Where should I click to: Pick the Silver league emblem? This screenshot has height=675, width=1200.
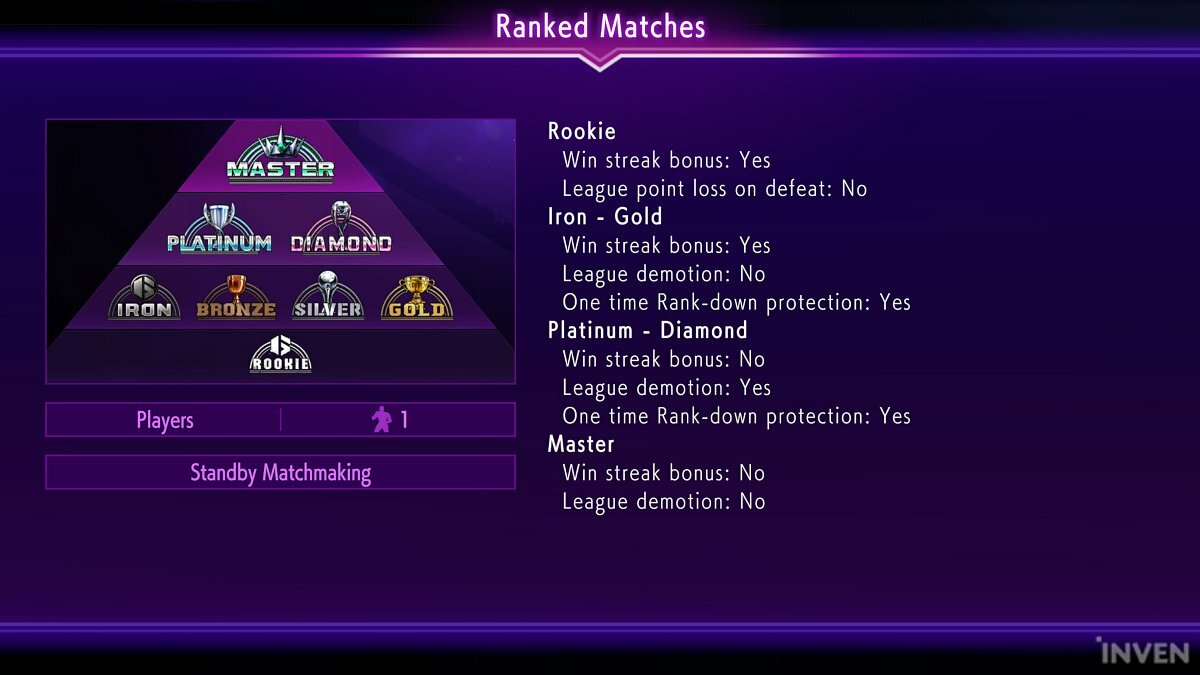(x=327, y=297)
